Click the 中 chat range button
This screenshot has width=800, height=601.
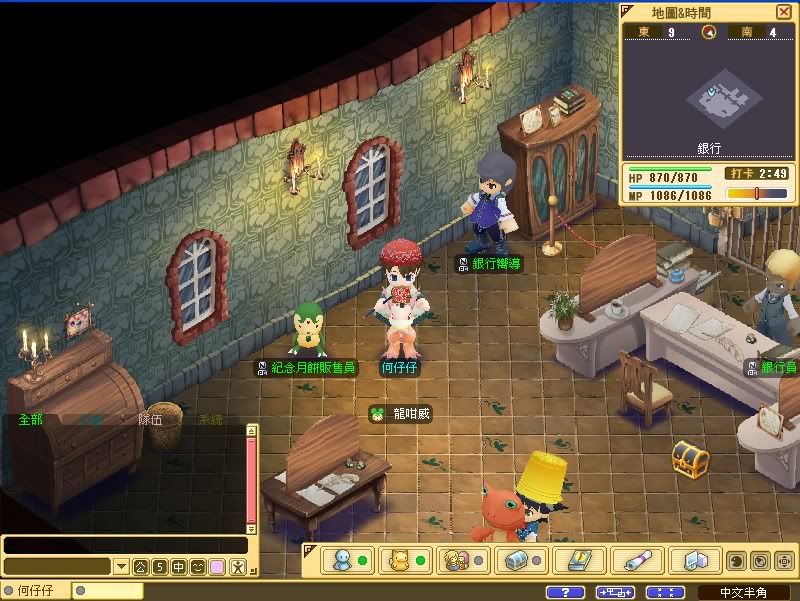(x=178, y=567)
